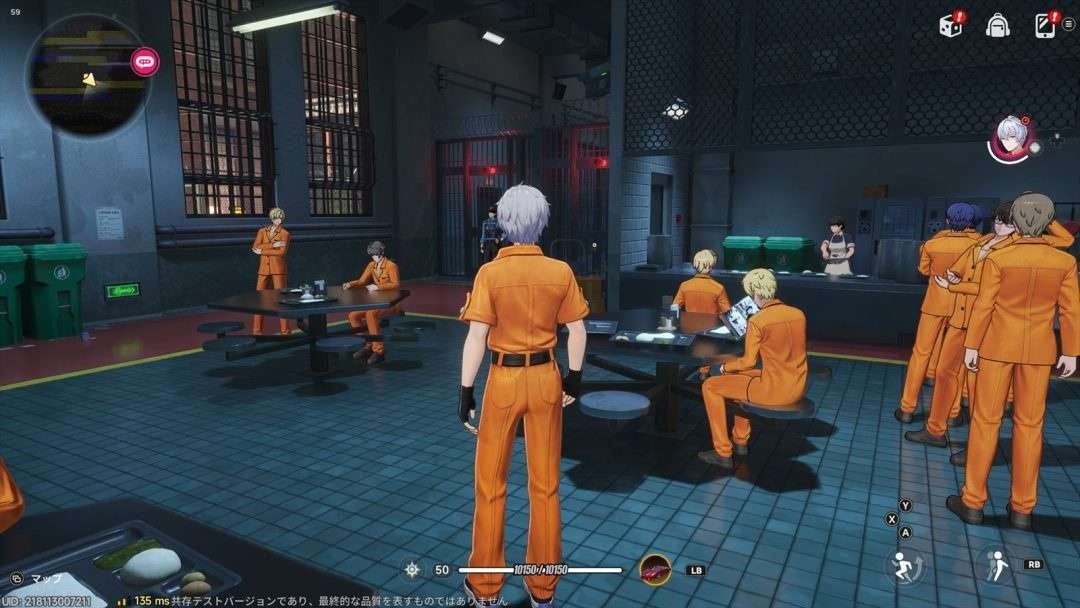
Task: Open the backpack inventory
Action: pyautogui.click(x=997, y=26)
